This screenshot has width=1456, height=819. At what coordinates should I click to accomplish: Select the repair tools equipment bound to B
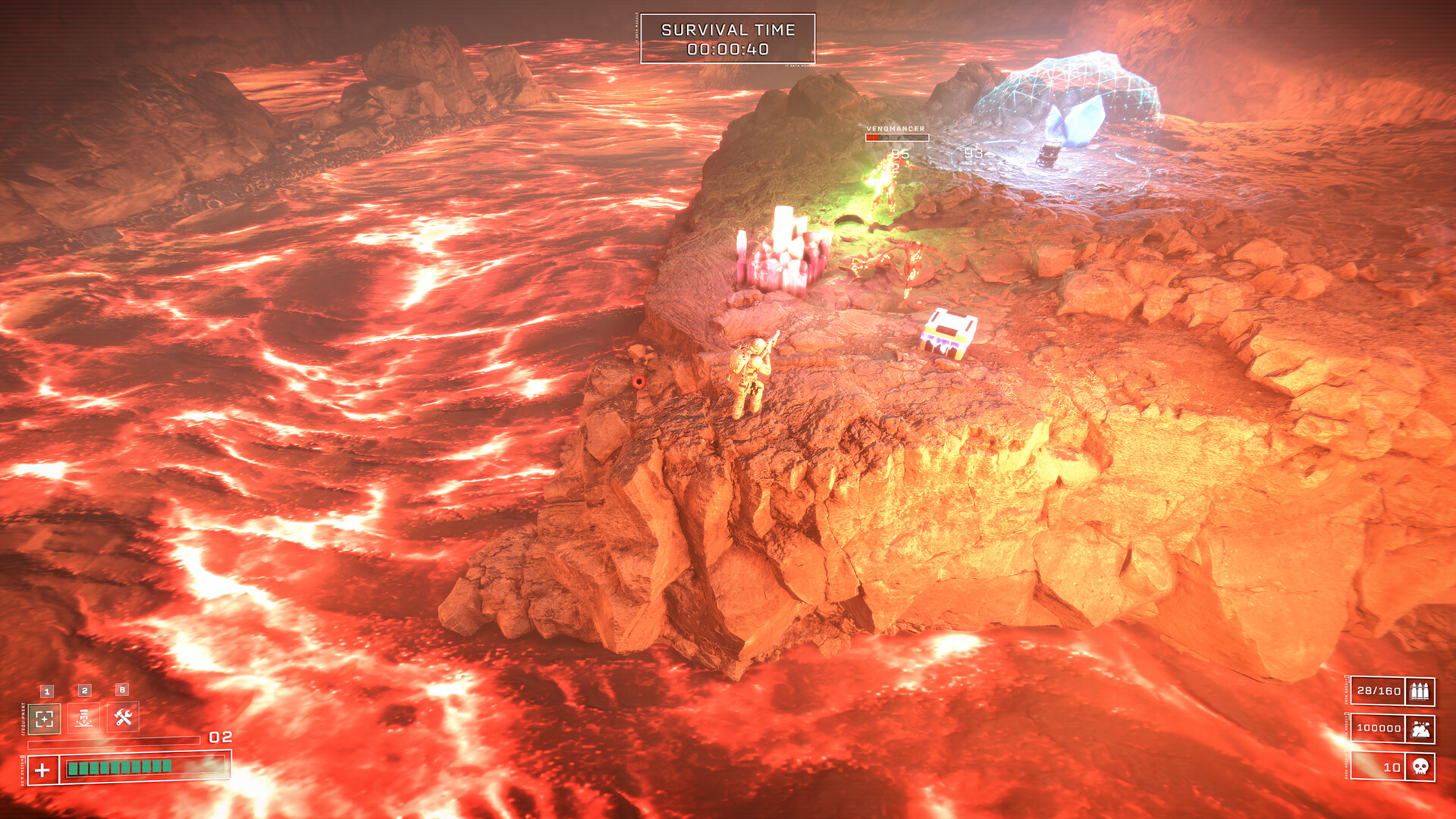123,717
